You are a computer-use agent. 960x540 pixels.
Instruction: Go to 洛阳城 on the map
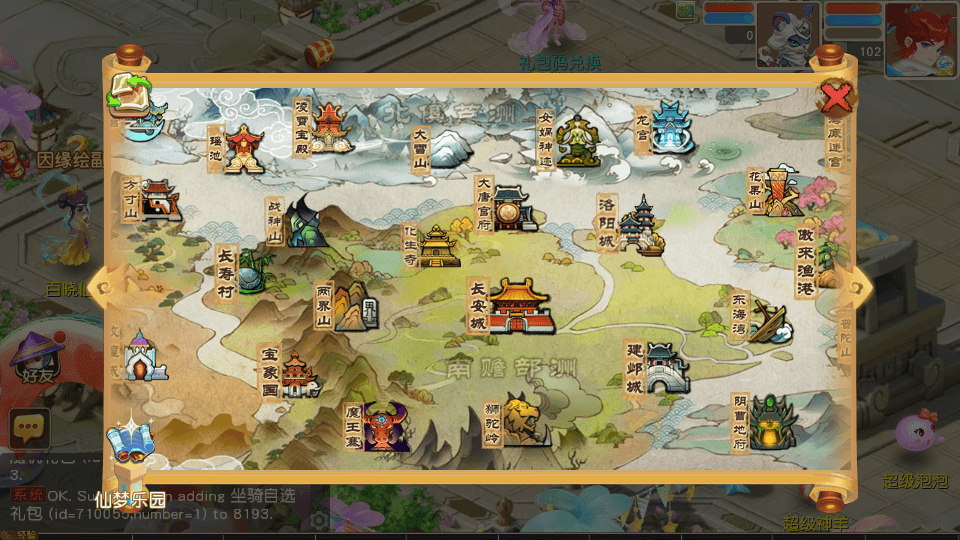point(639,226)
